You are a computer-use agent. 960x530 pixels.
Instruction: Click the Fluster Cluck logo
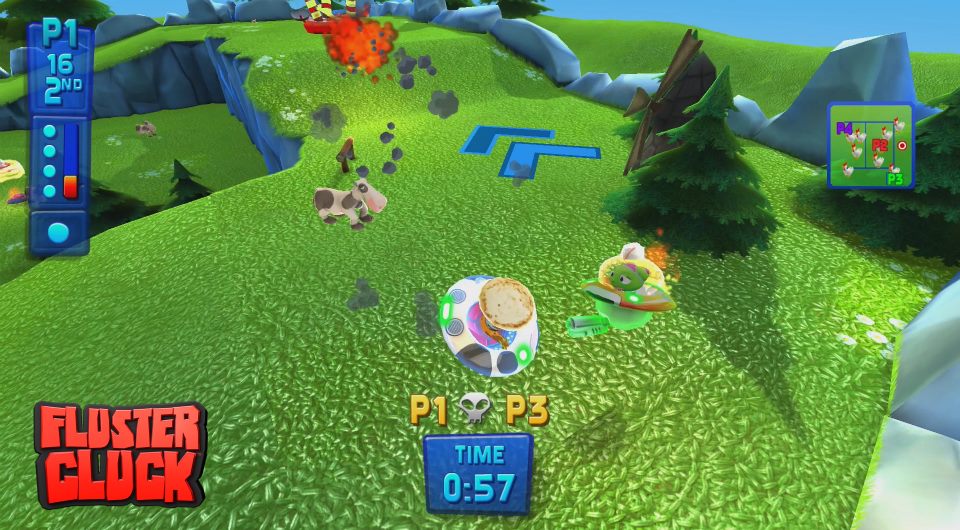120,454
